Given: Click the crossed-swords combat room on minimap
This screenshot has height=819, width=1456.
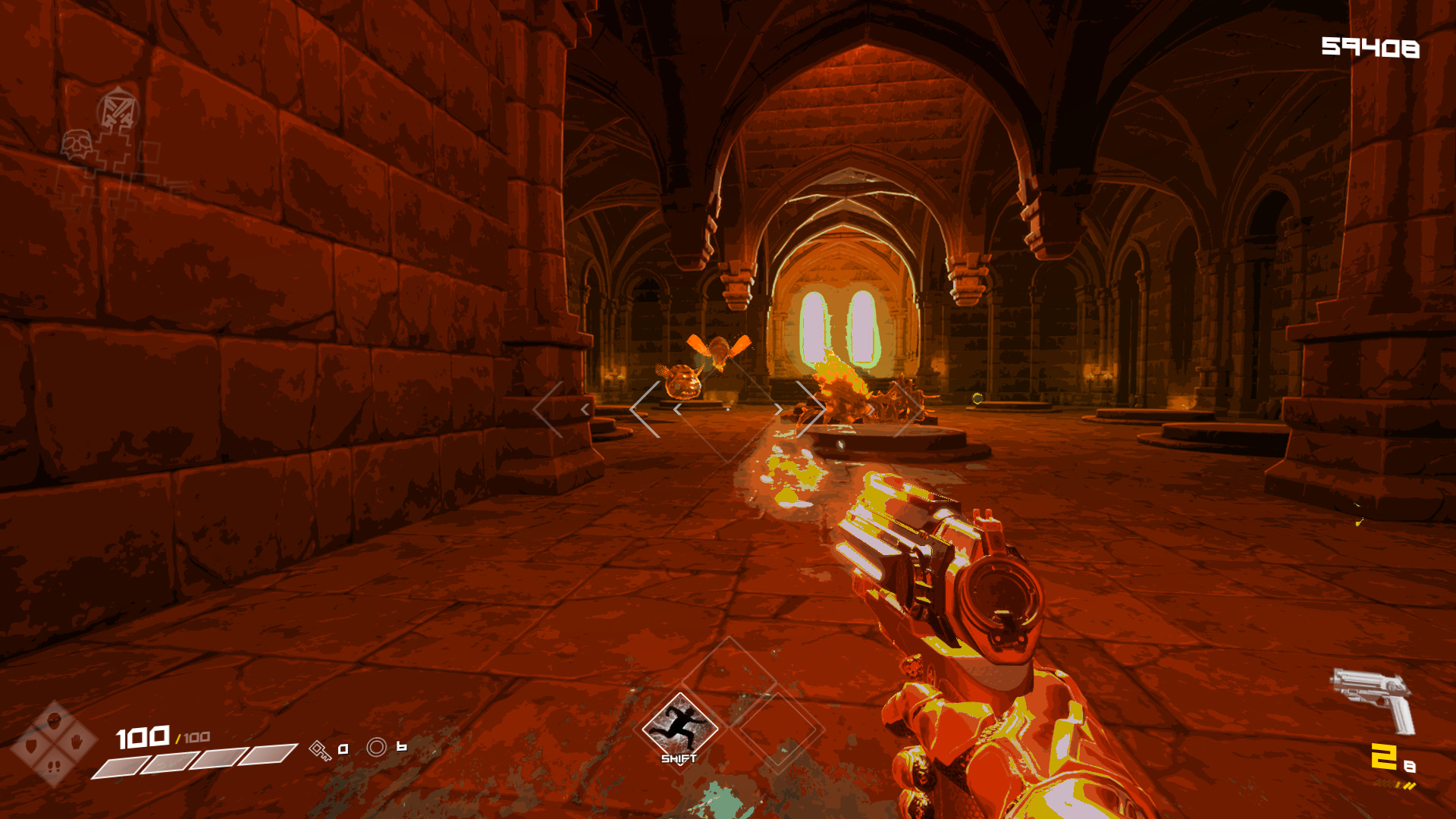Looking at the screenshot, I should (x=118, y=110).
